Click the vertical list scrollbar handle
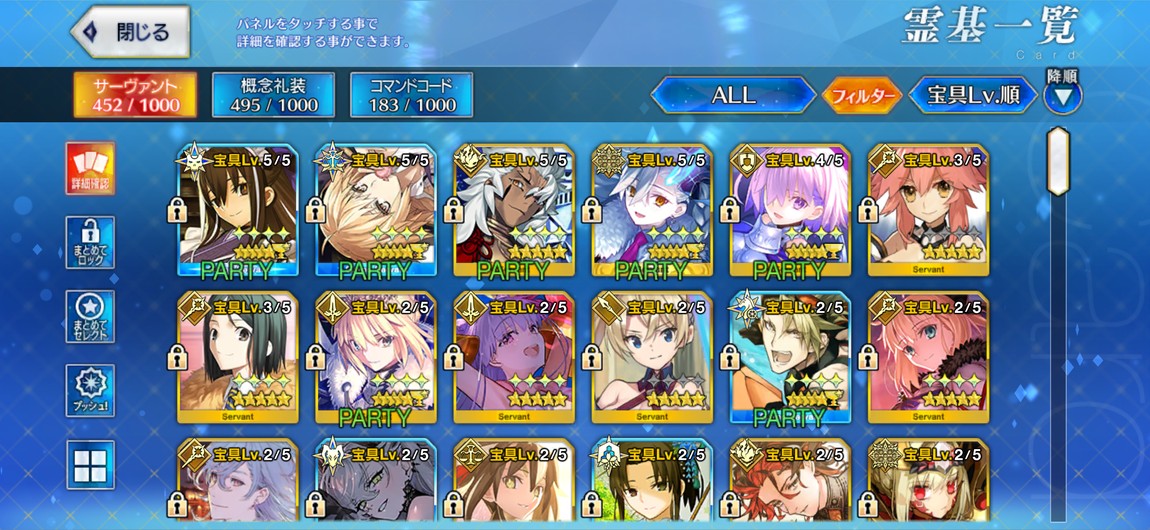This screenshot has height=530, width=1150. [1058, 160]
